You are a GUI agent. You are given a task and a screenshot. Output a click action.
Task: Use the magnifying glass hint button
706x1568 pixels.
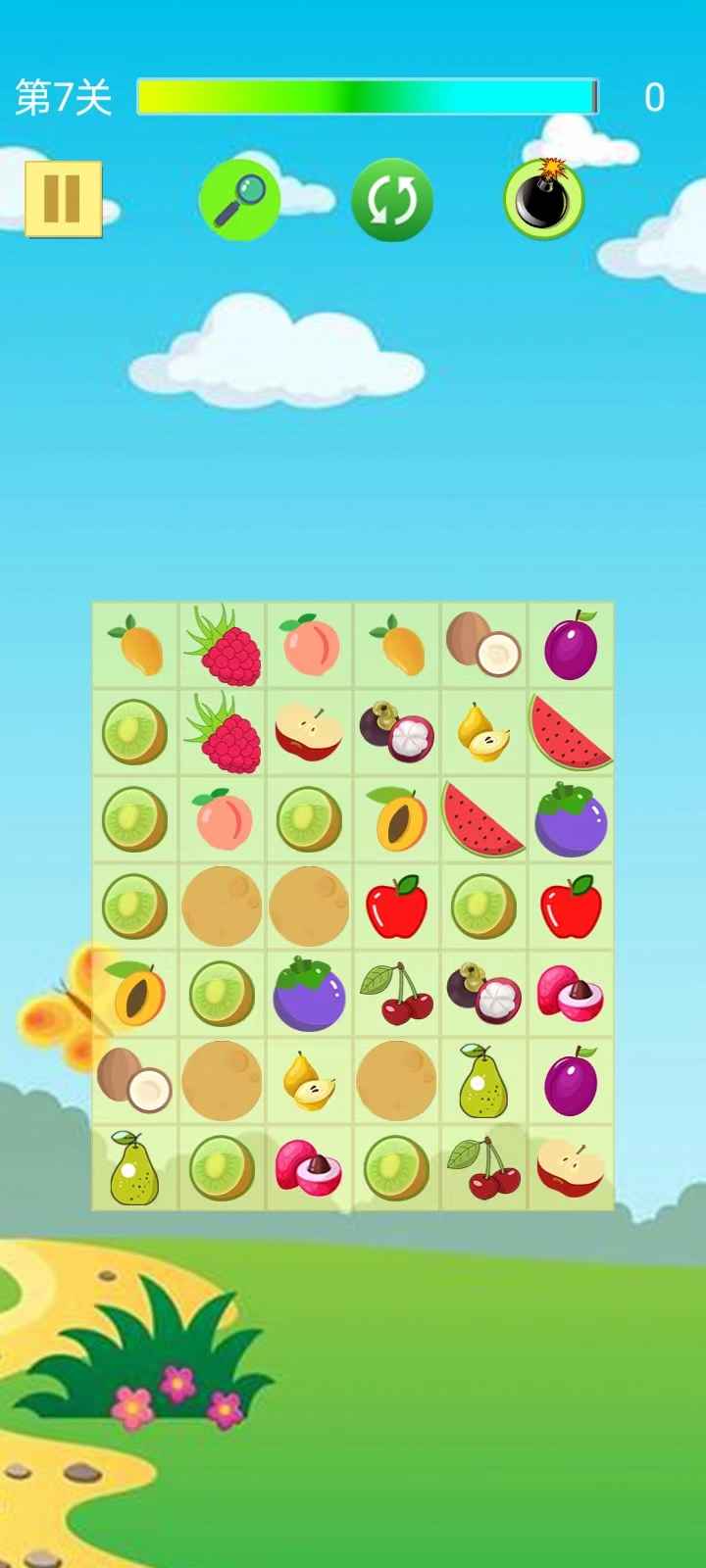coord(239,199)
